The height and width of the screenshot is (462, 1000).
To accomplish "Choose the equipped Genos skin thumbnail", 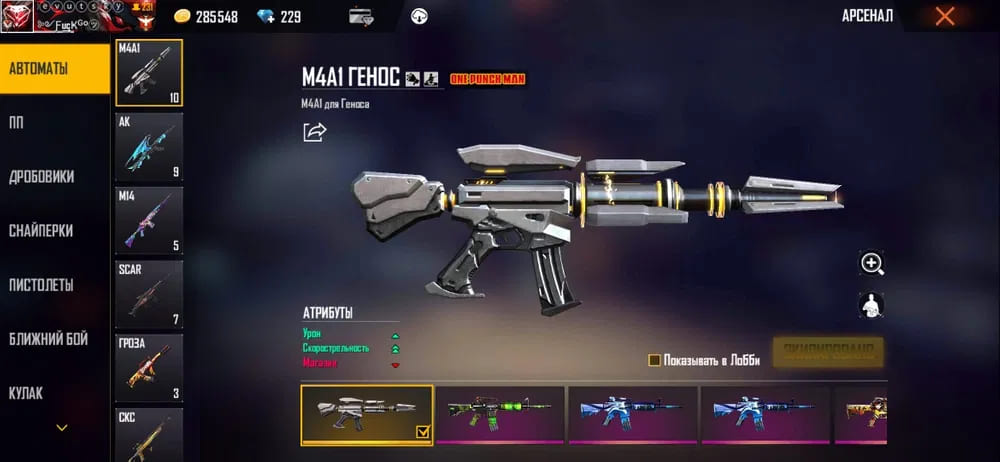I will pos(367,414).
